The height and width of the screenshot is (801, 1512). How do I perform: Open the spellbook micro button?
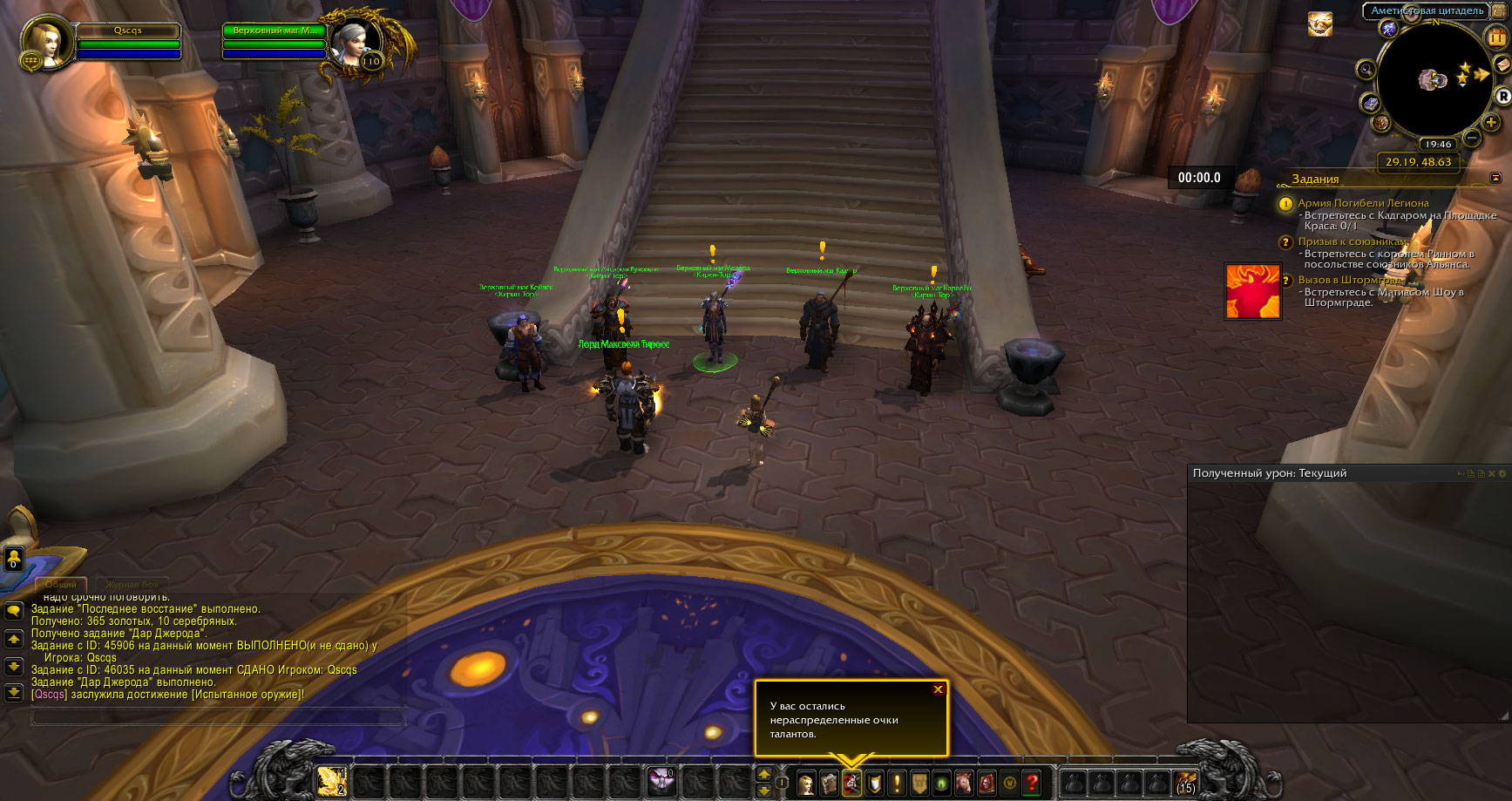[x=829, y=784]
